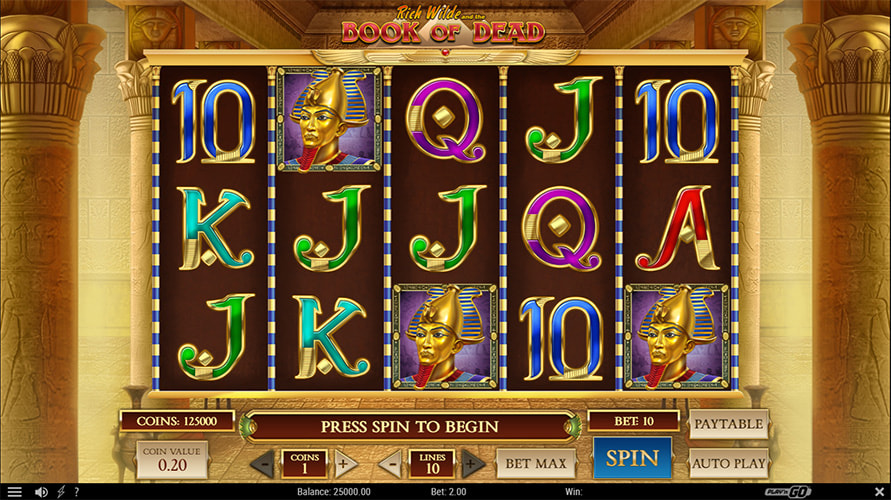891x500 pixels.
Task: Open help with the question mark icon
Action: 76,492
